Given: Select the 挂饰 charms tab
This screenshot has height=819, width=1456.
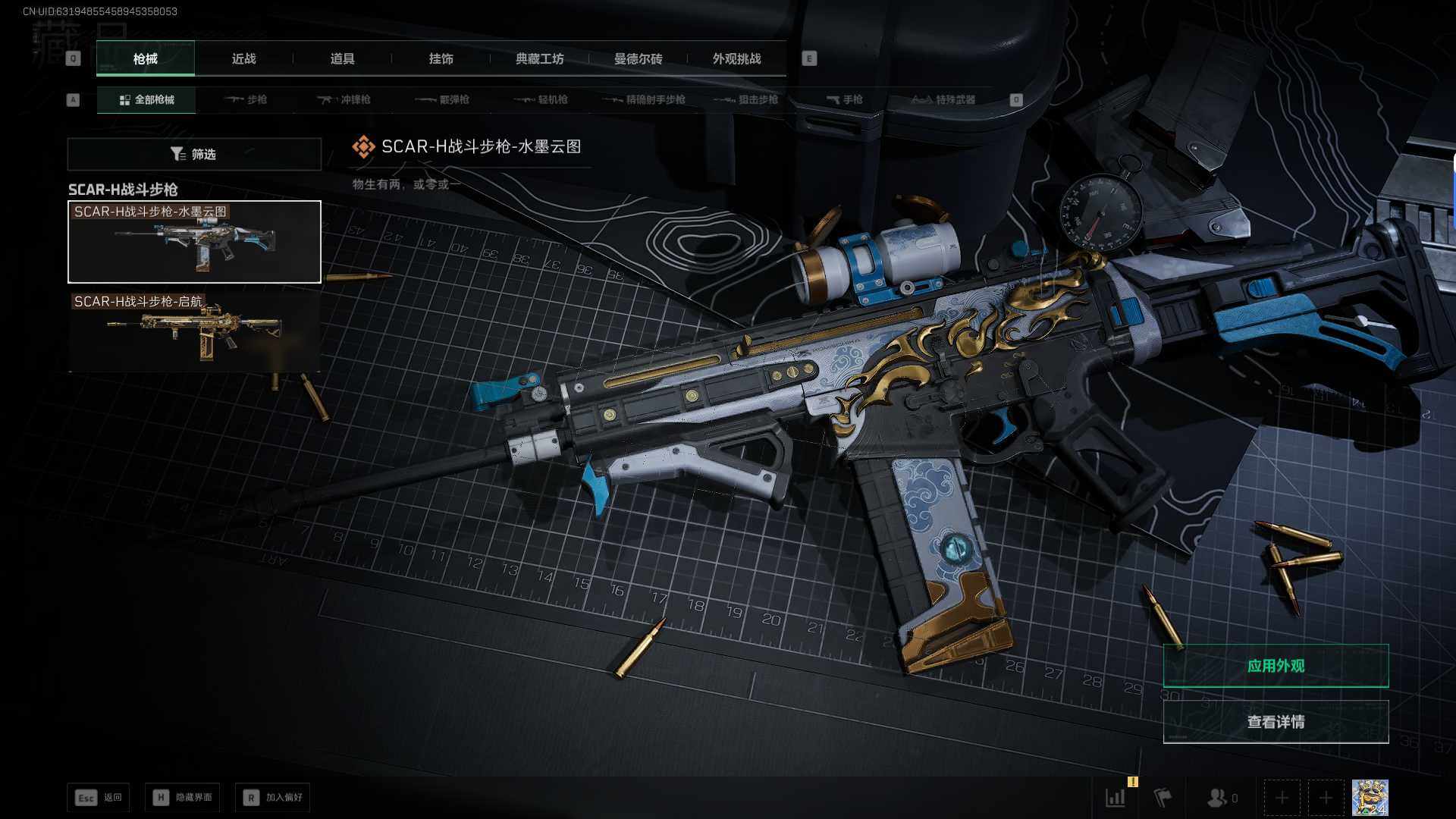Looking at the screenshot, I should point(441,59).
